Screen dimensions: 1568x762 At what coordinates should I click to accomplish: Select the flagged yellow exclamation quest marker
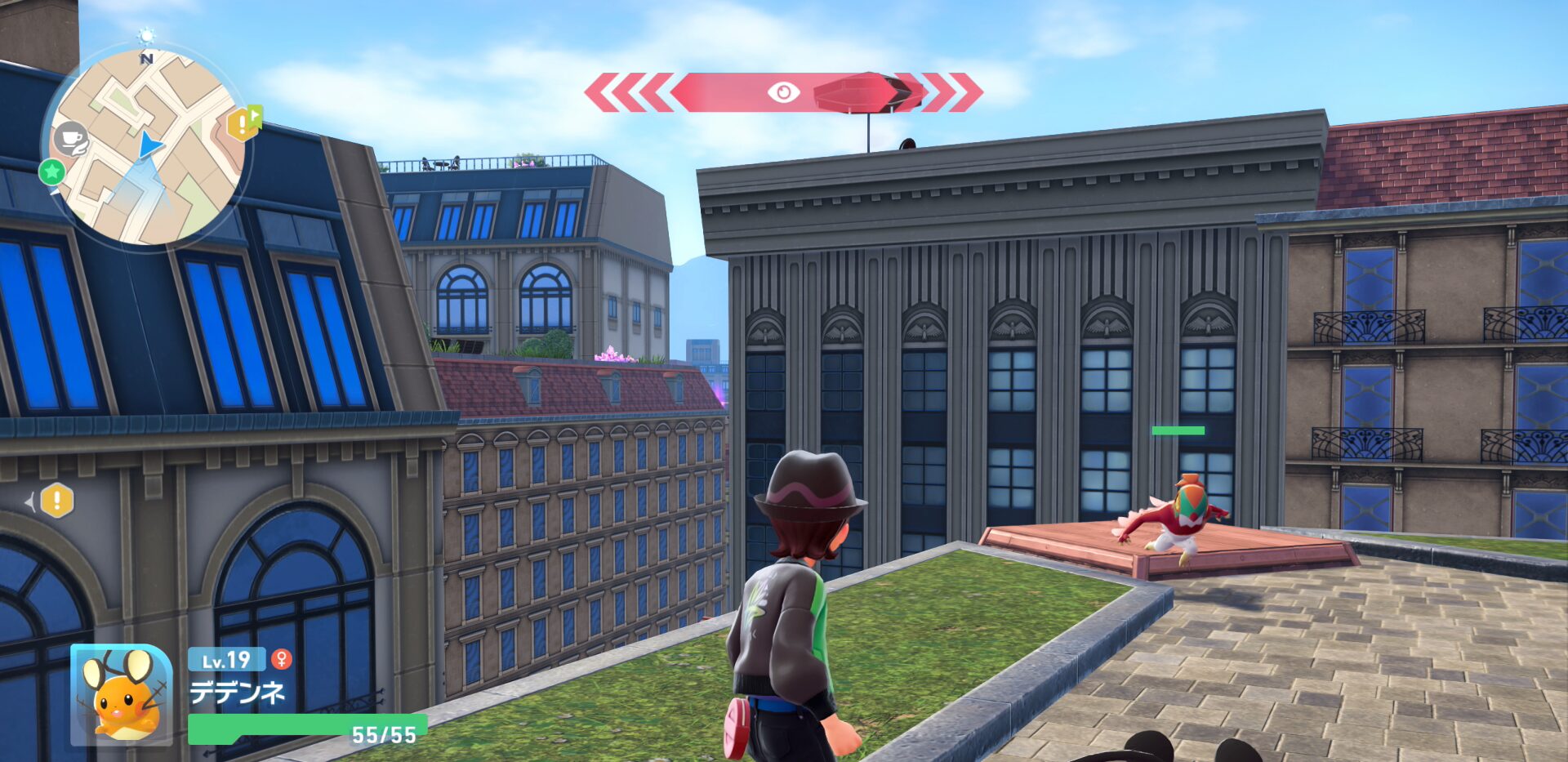click(243, 123)
